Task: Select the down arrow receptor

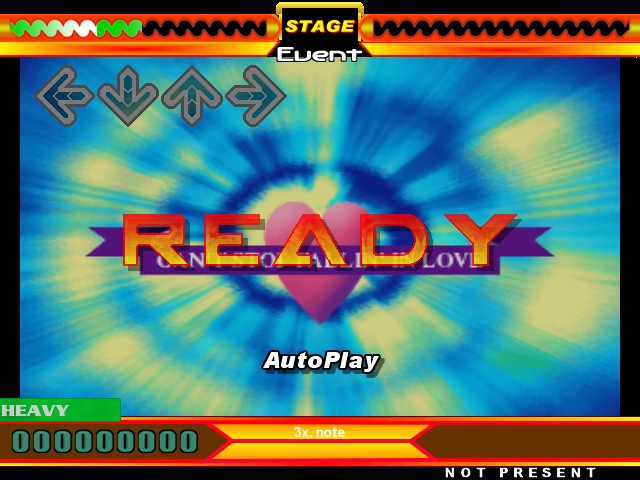Action: 128,96
